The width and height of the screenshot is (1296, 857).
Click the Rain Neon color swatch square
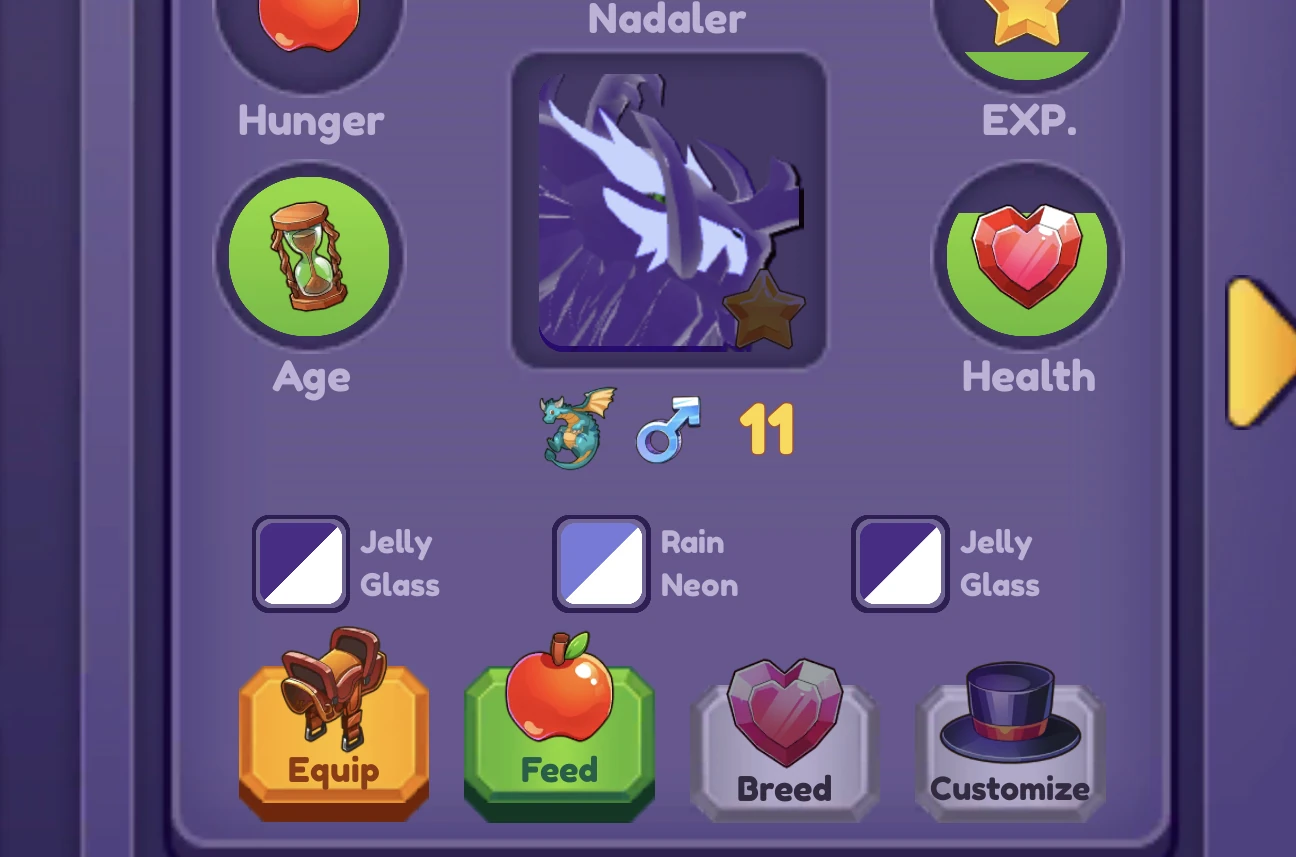tap(600, 562)
